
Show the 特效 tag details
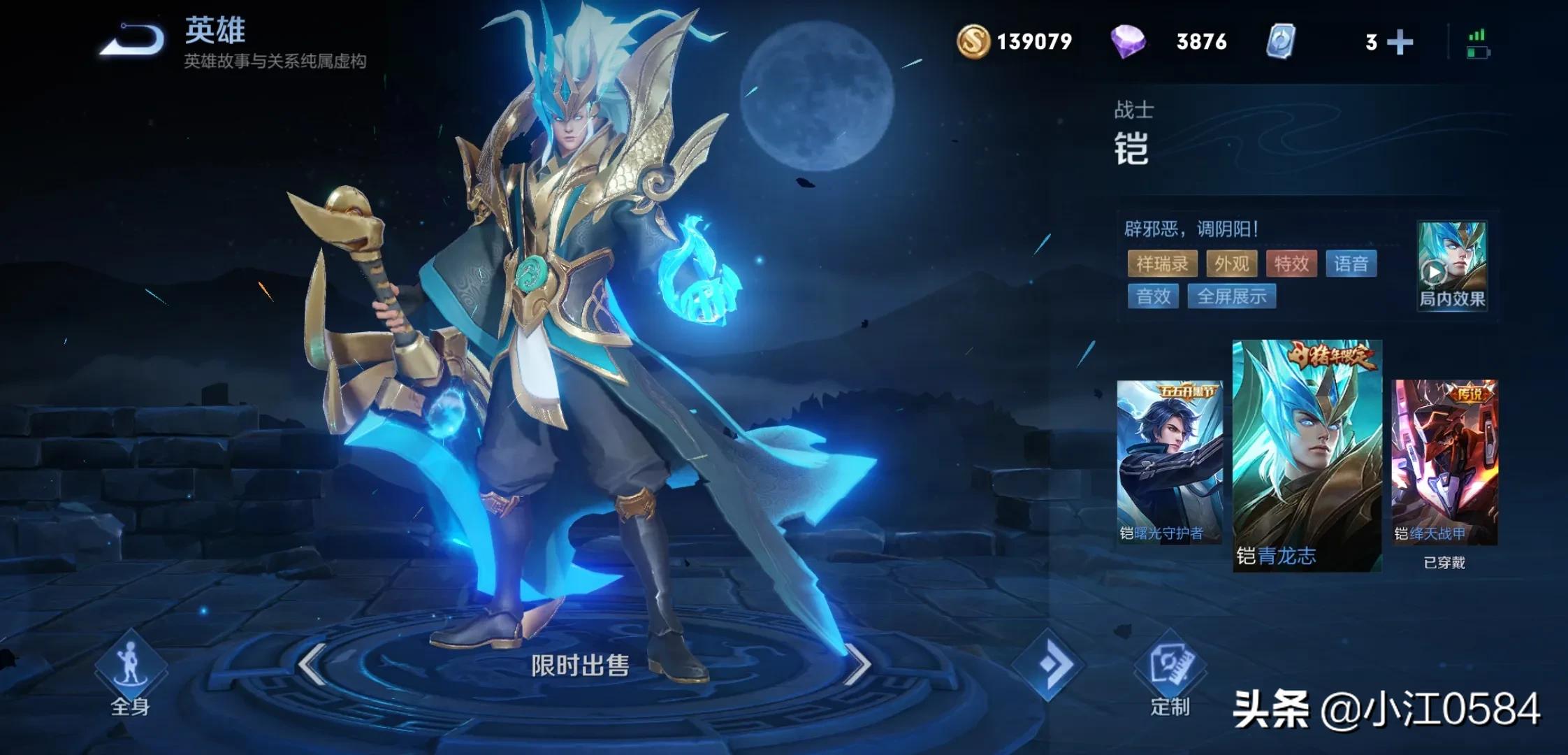coord(1291,264)
